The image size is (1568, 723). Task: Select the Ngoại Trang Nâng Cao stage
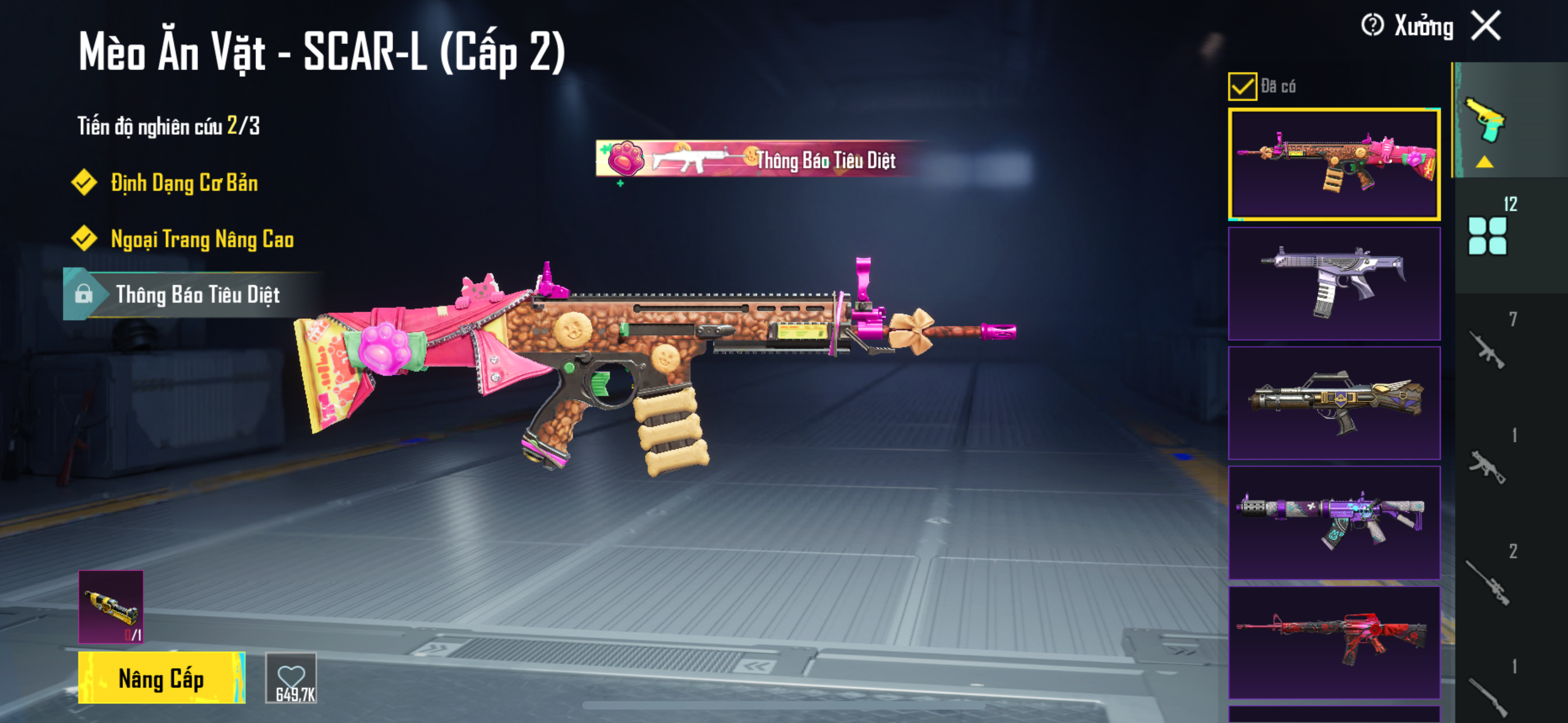pyautogui.click(x=201, y=239)
